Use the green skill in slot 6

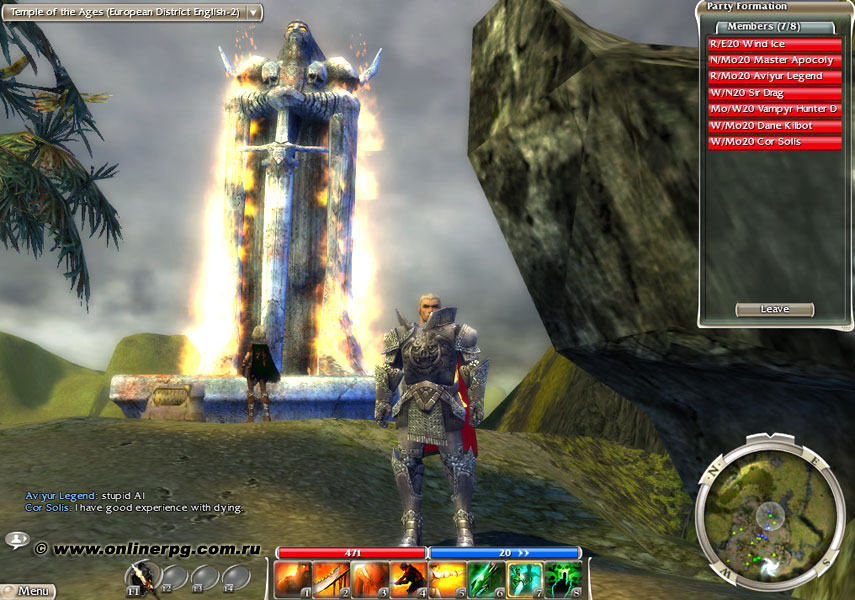coord(486,579)
